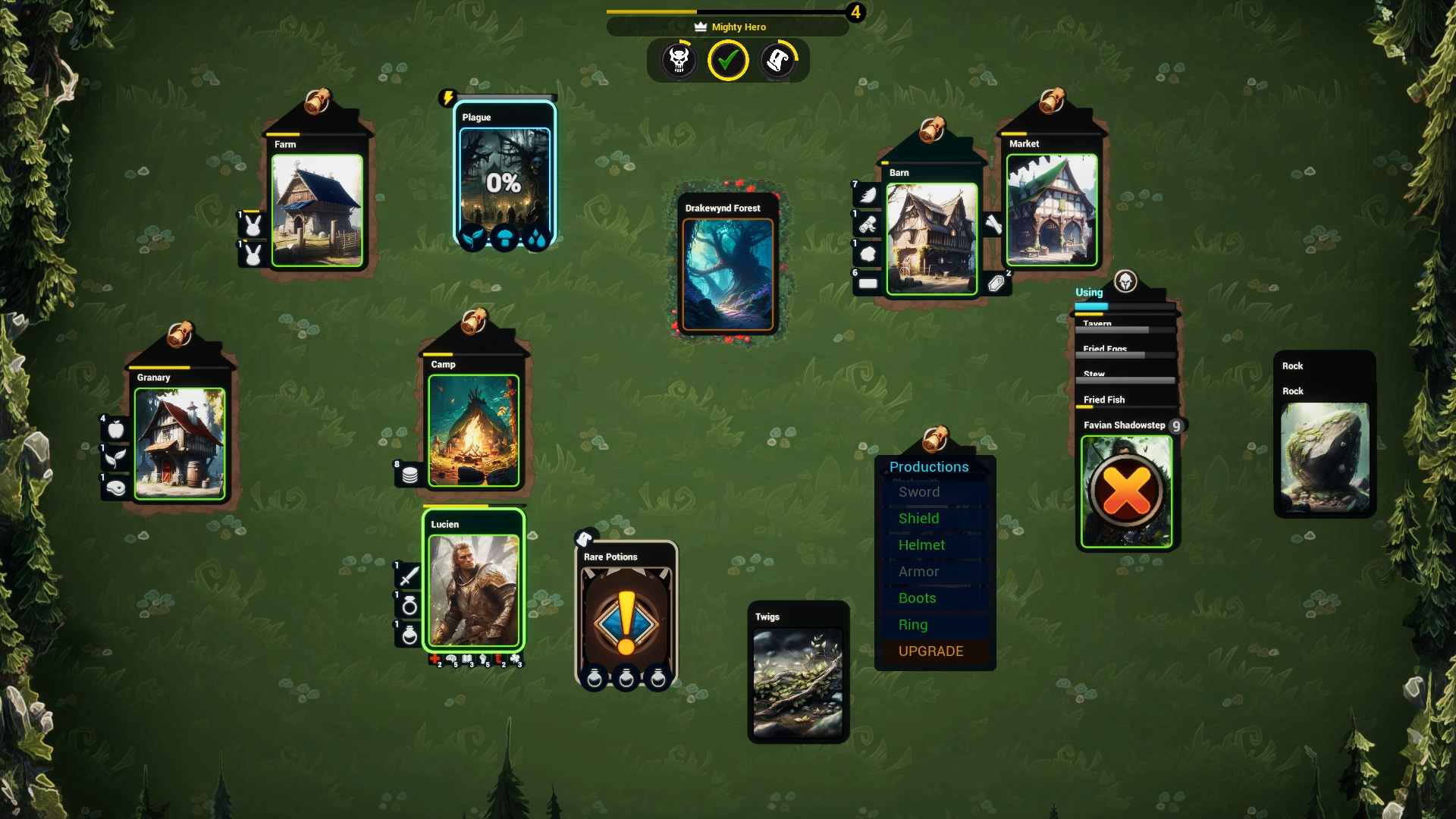Select Fried Fish in the Using list

click(x=1105, y=399)
